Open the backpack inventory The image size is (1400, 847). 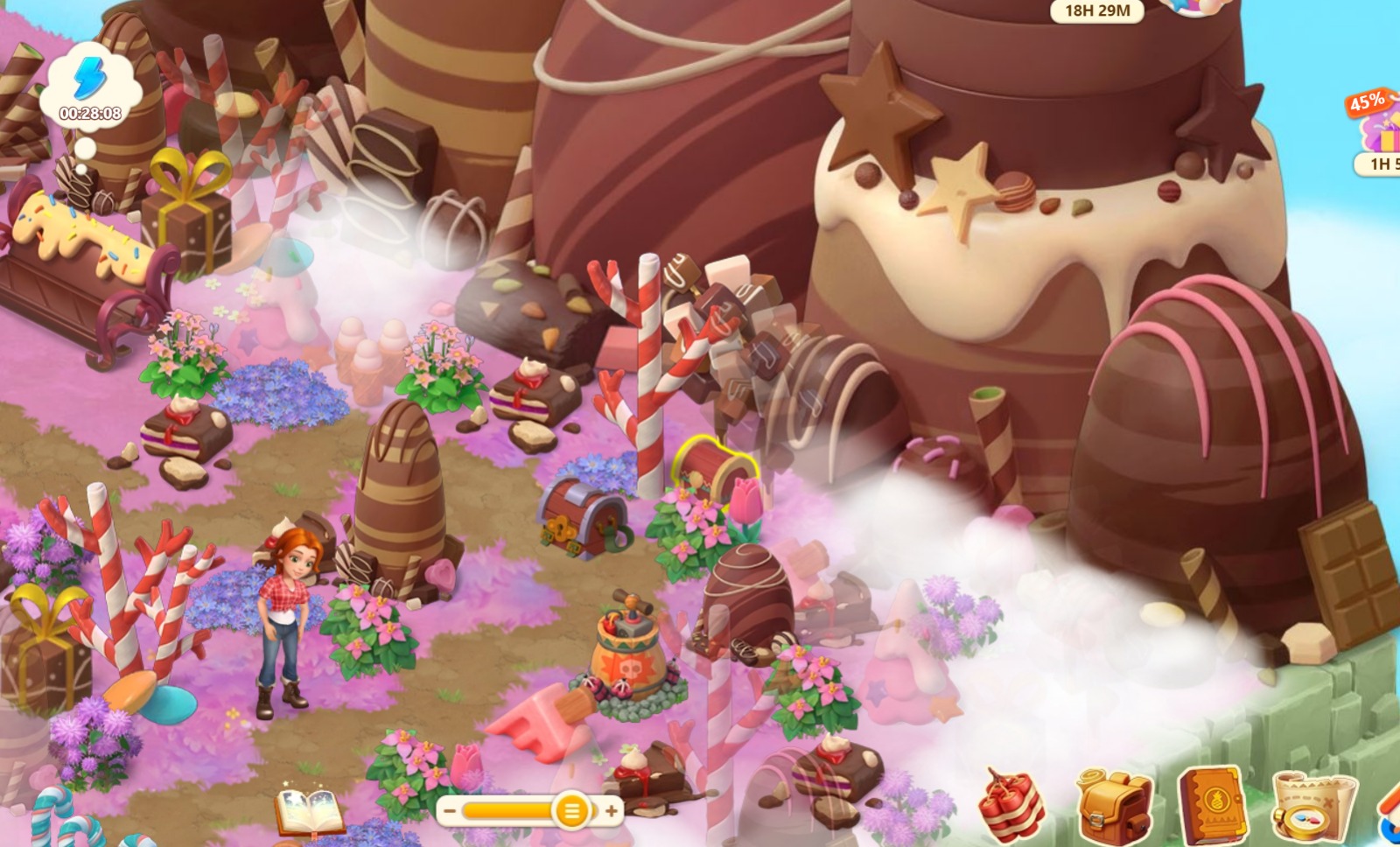(1112, 804)
